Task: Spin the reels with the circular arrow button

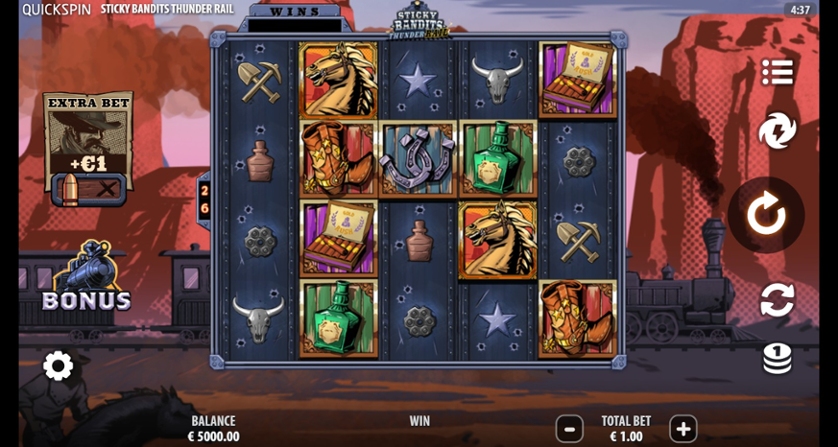Action: pyautogui.click(x=766, y=215)
